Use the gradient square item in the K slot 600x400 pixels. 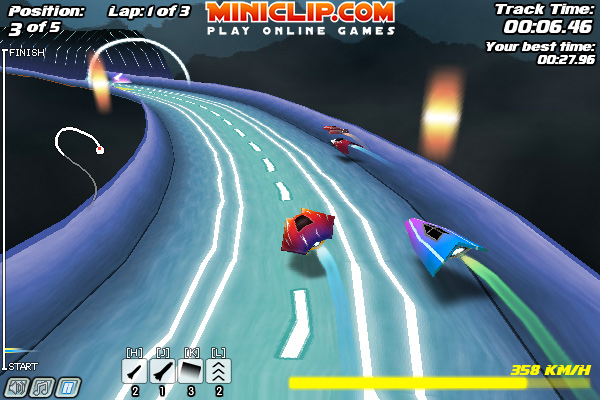190,371
